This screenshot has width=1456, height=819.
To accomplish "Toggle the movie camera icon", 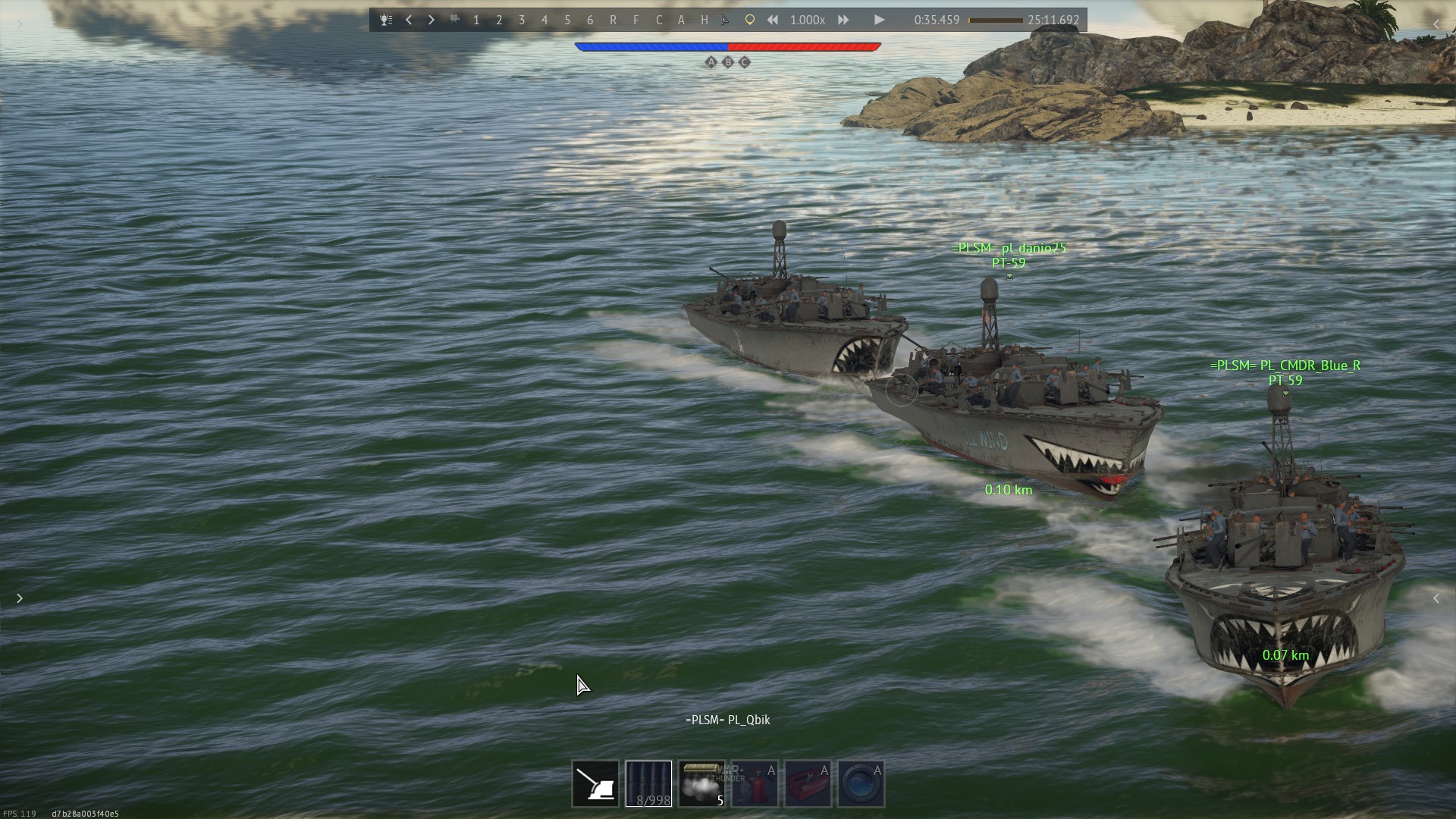I will pos(454,20).
